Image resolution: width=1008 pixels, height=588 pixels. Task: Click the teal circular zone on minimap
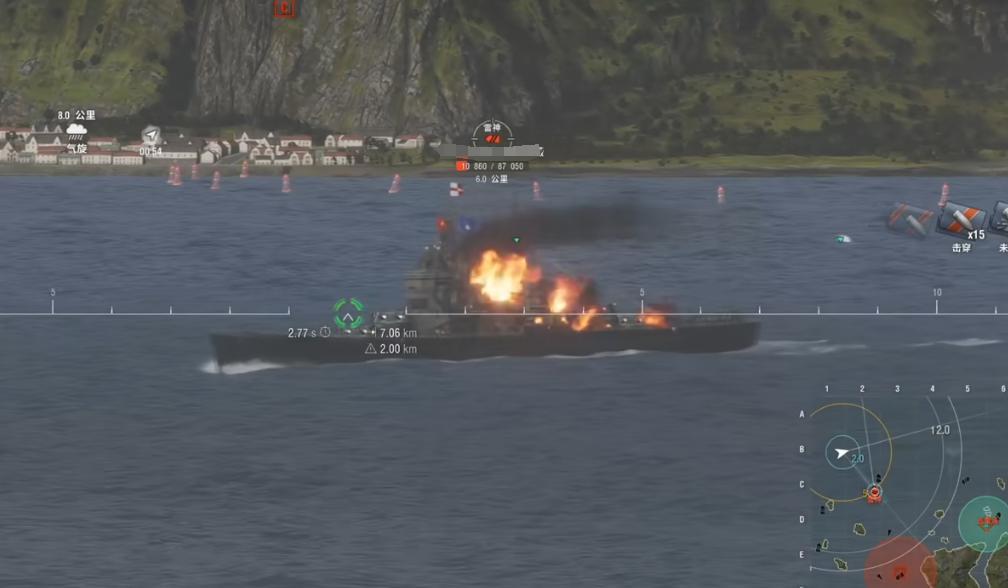coord(984,522)
